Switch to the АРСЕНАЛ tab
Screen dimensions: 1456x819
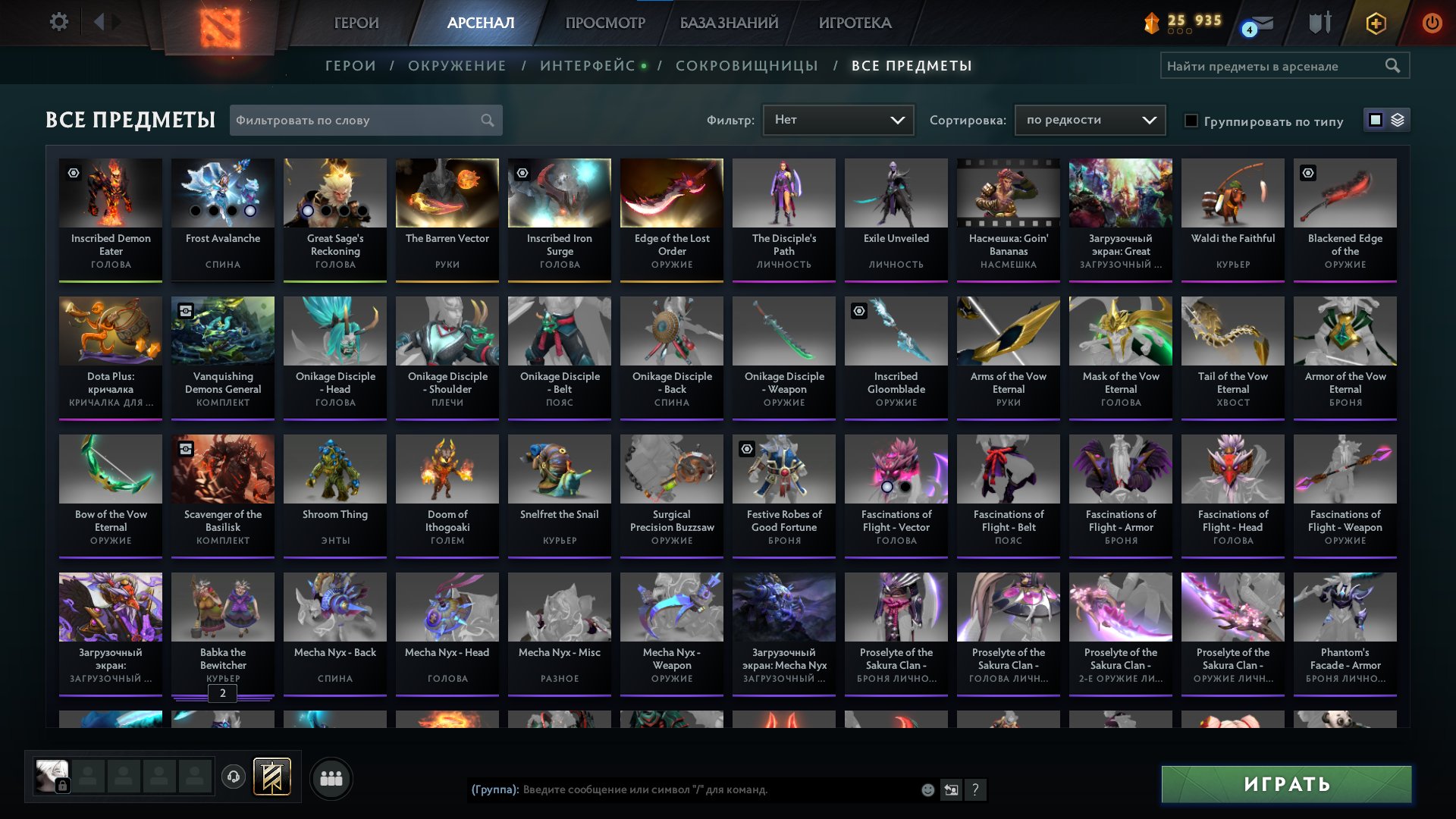(x=479, y=23)
